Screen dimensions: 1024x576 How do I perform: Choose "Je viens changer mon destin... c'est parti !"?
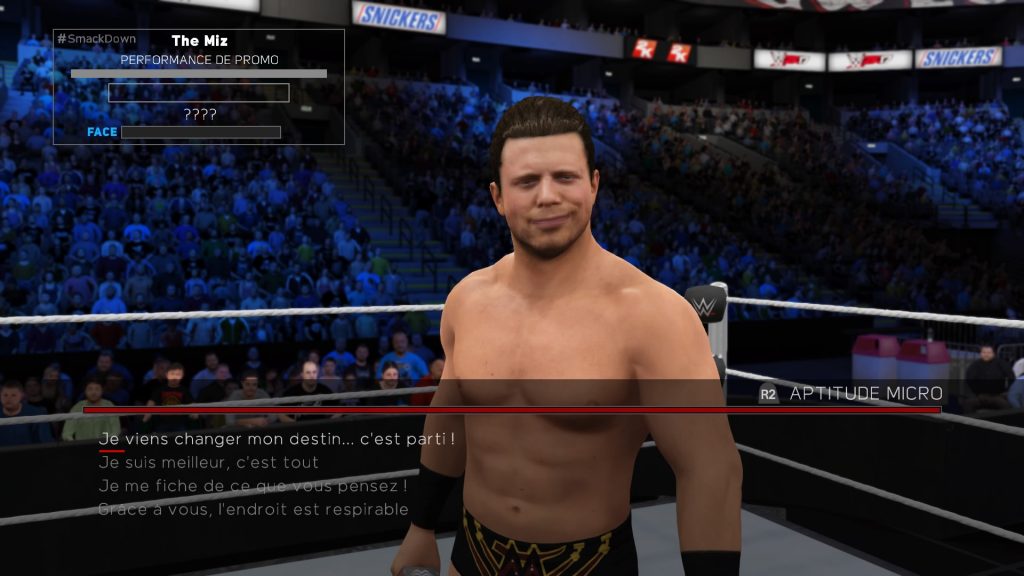tap(277, 439)
